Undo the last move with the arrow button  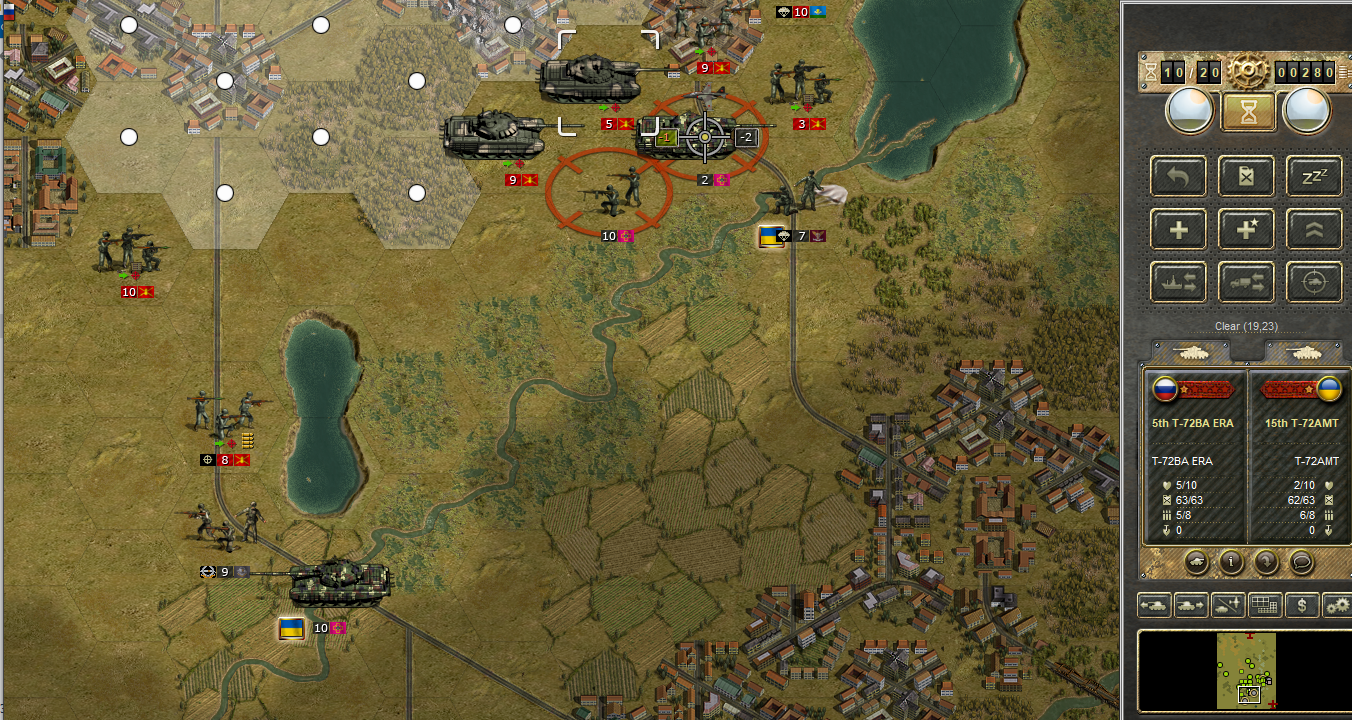pos(1179,177)
